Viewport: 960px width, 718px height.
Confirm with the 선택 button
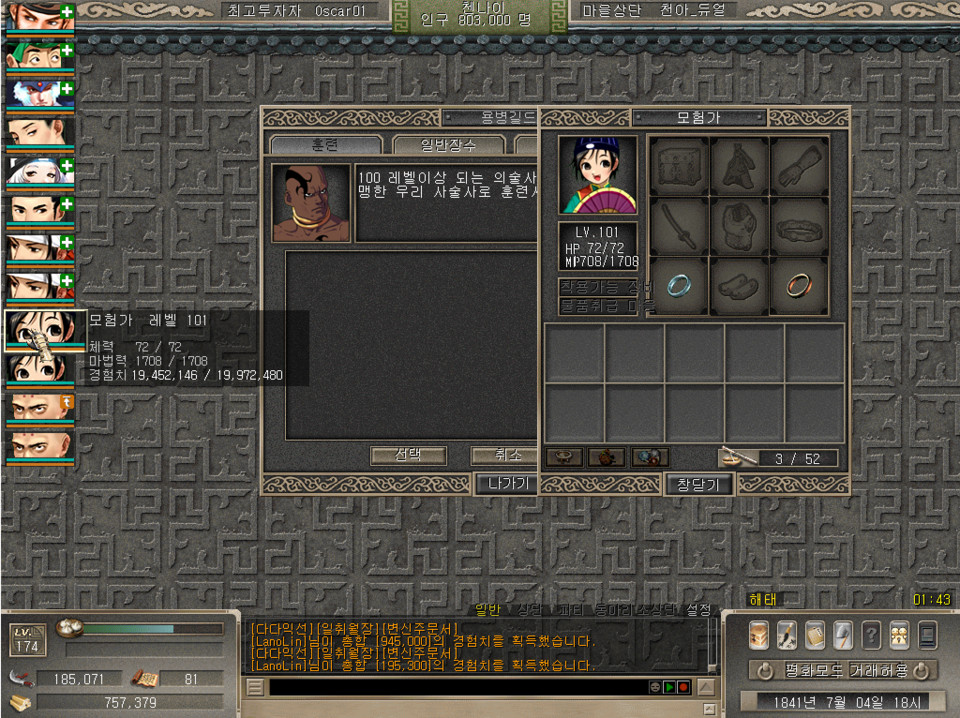coord(408,455)
